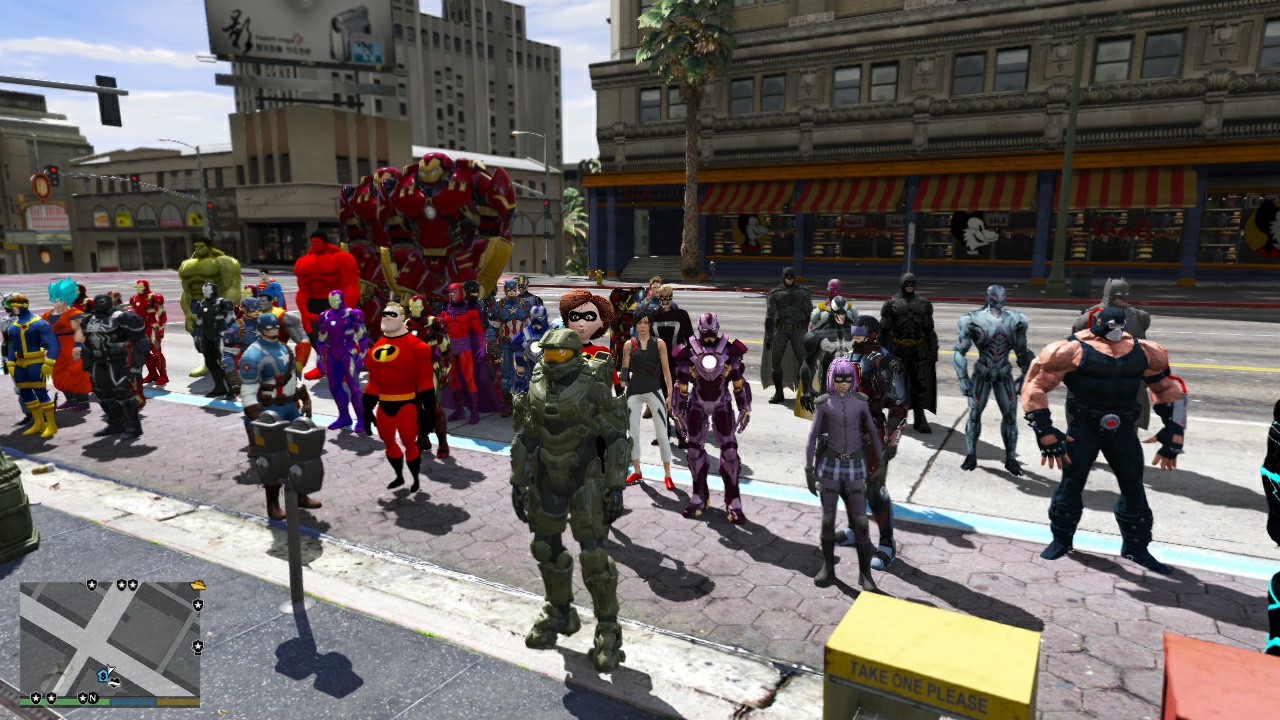Click the blue house dollar marker
Screen dimensions: 1280x720
coord(103,675)
